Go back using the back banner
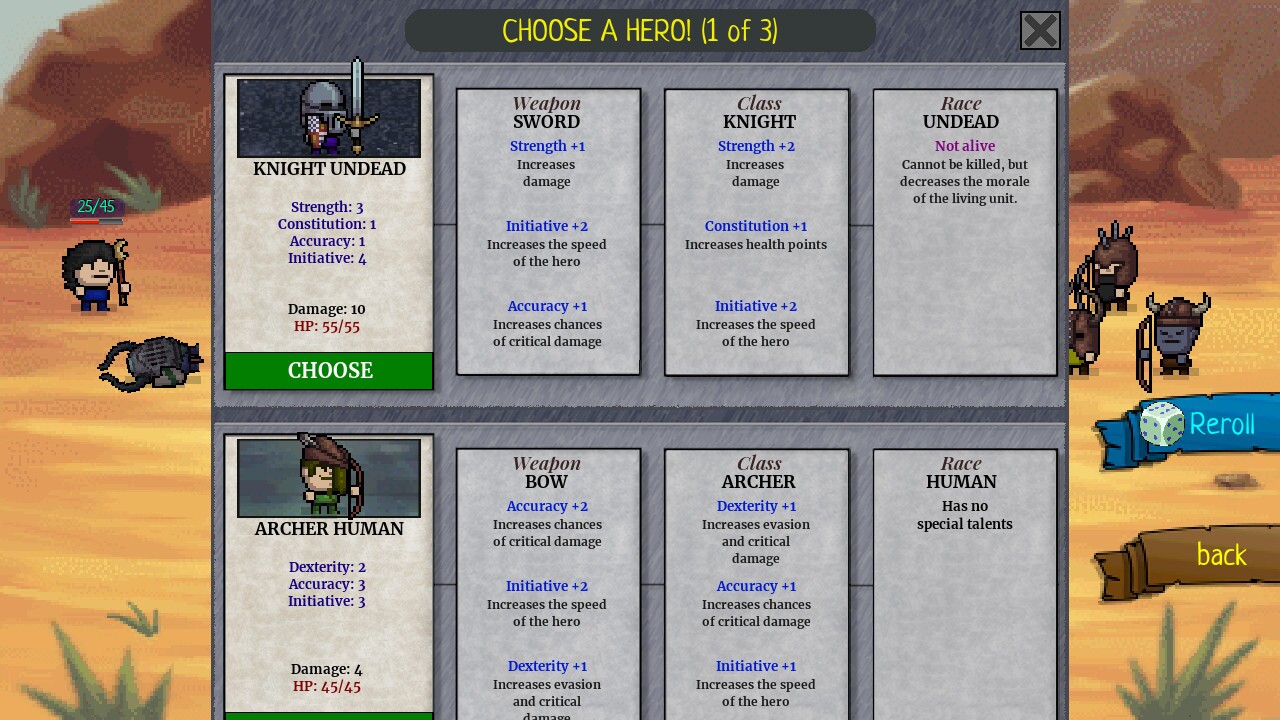Image resolution: width=1280 pixels, height=720 pixels. pyautogui.click(x=1220, y=555)
